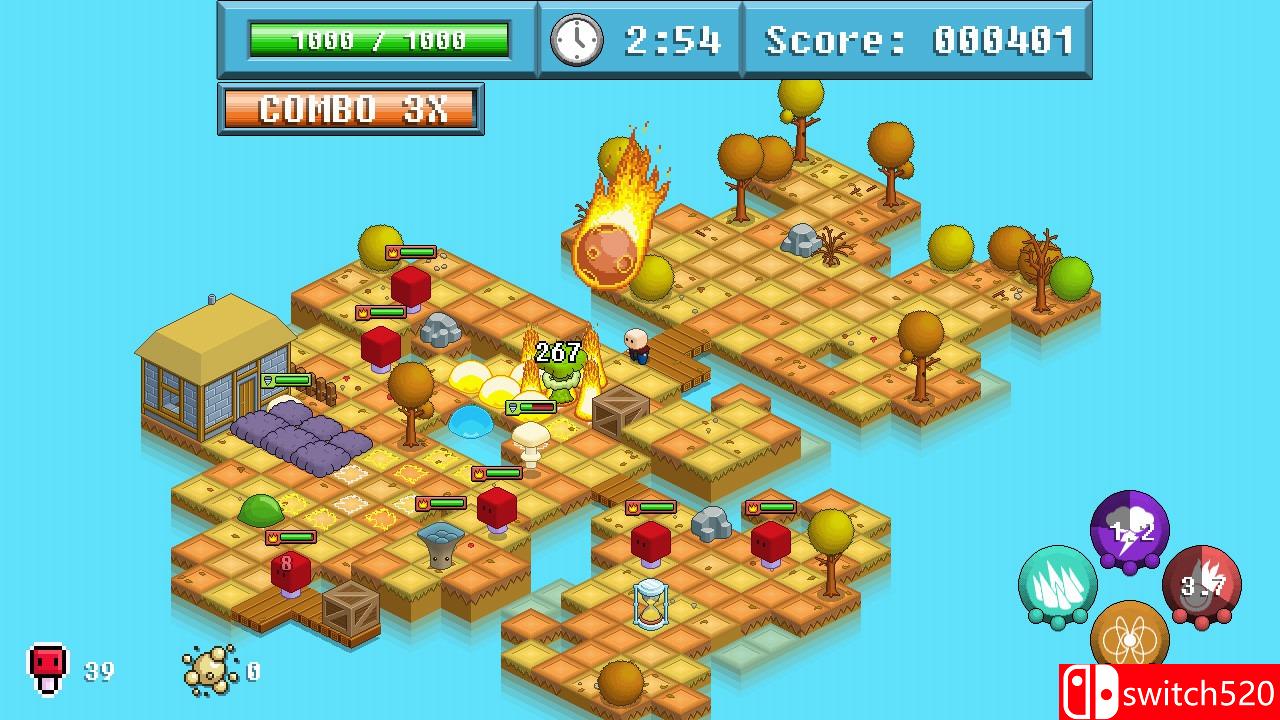
Task: Click the Score display panel
Action: 917,42
